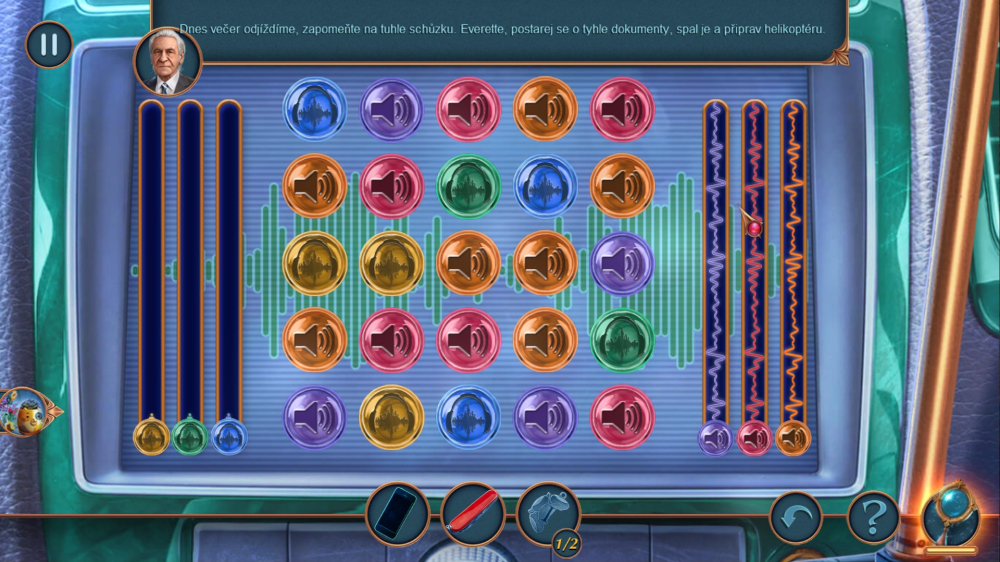This screenshot has height=562, width=1000.
Task: Choose the glove item marked 1/2
Action: pos(548,513)
